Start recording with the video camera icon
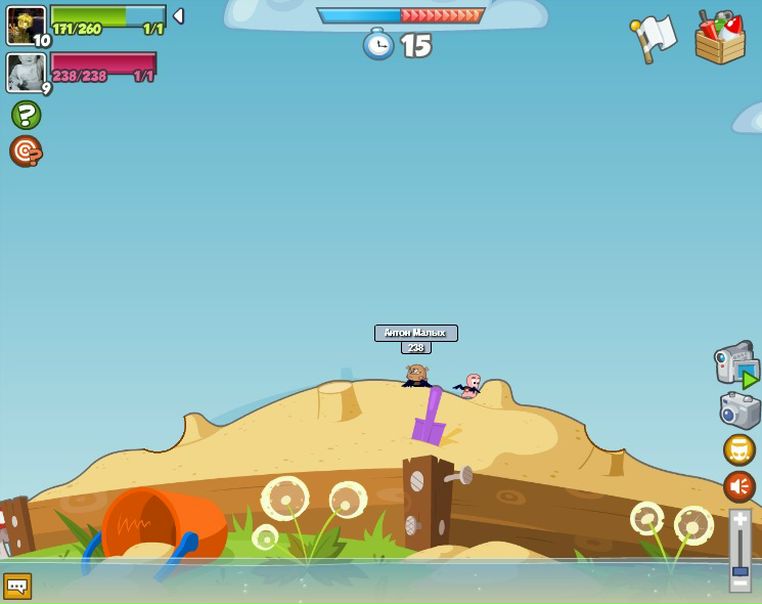Image resolution: width=762 pixels, height=604 pixels. click(x=736, y=364)
